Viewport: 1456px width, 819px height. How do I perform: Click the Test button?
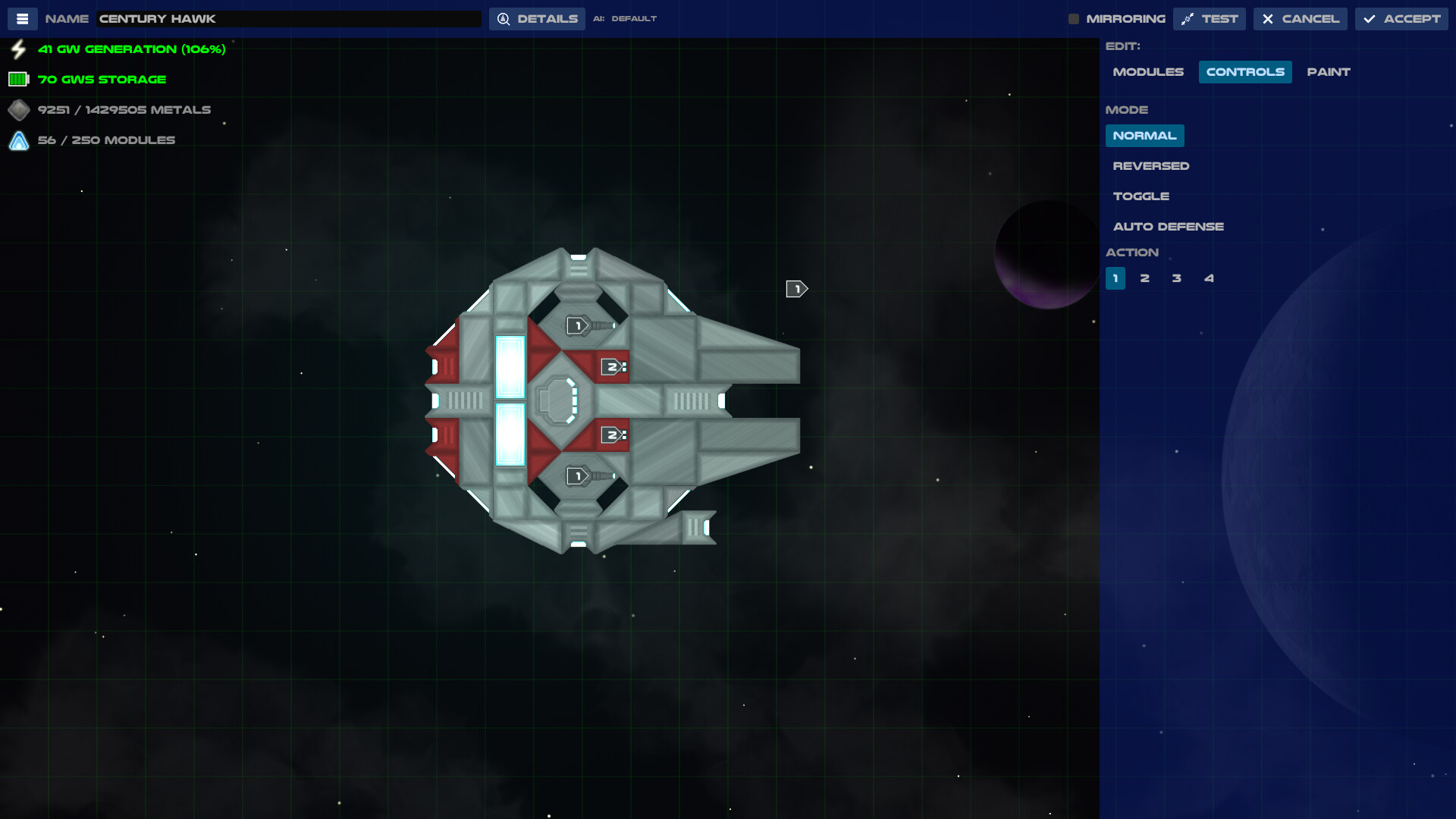tap(1210, 18)
